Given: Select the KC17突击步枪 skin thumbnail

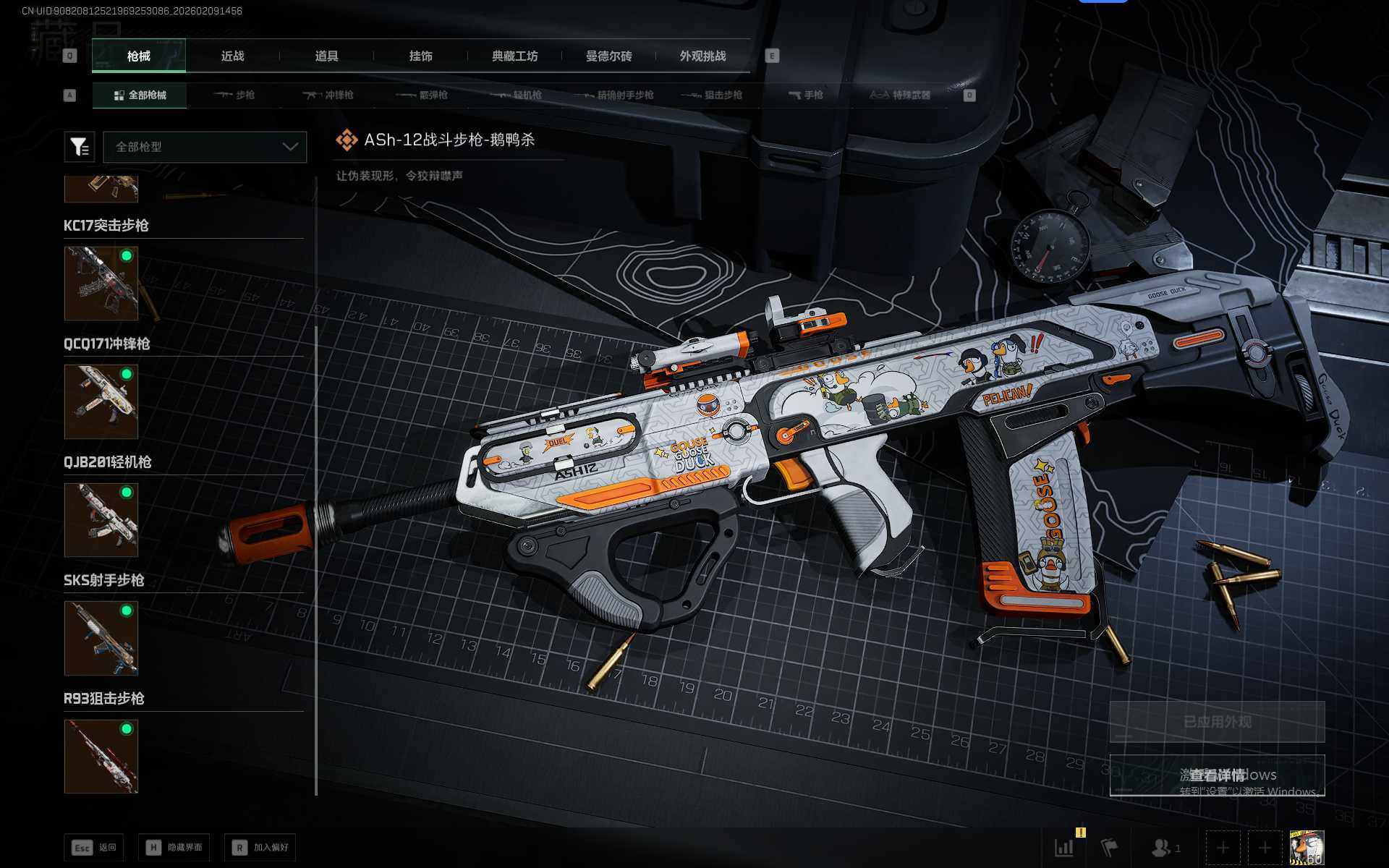Looking at the screenshot, I should click(x=101, y=283).
